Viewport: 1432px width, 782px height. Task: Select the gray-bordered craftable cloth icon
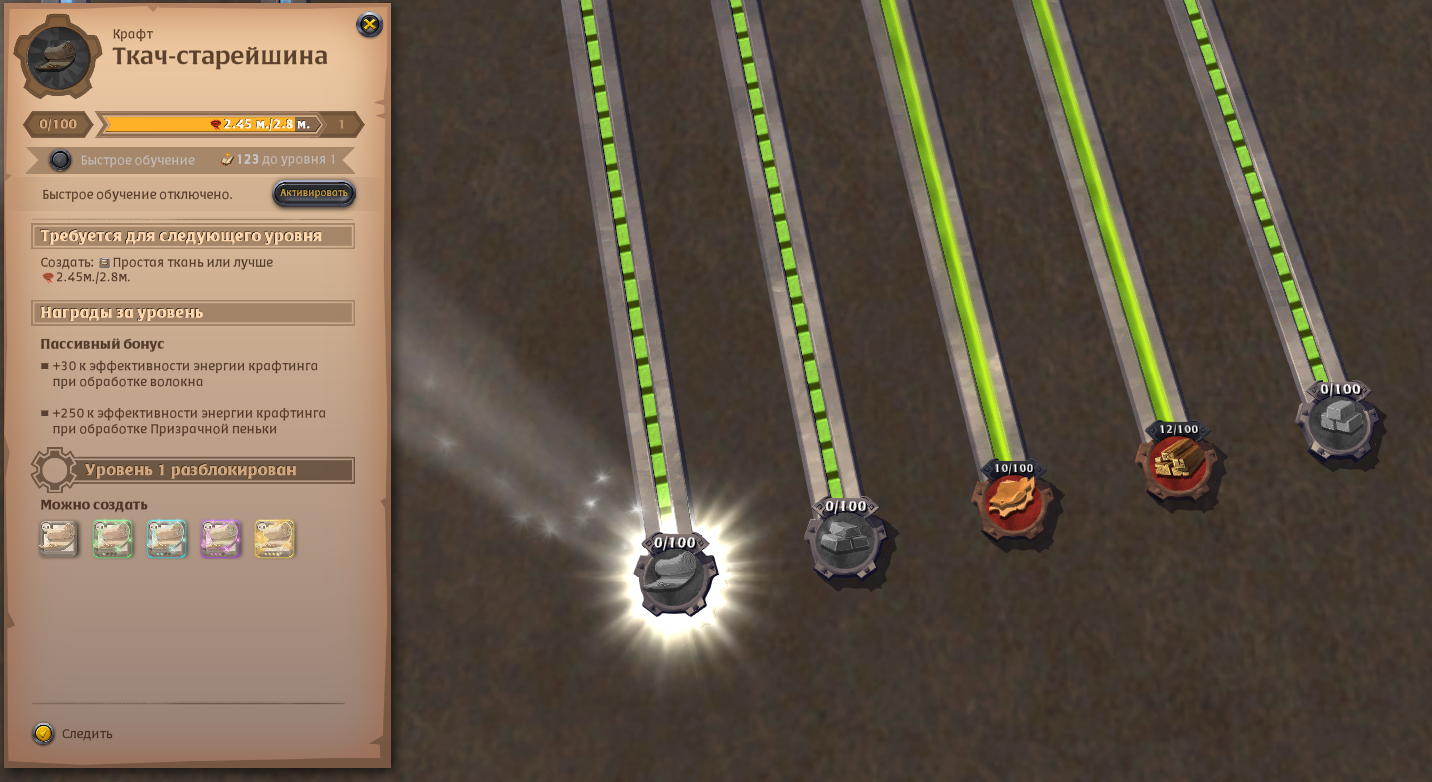(x=59, y=538)
